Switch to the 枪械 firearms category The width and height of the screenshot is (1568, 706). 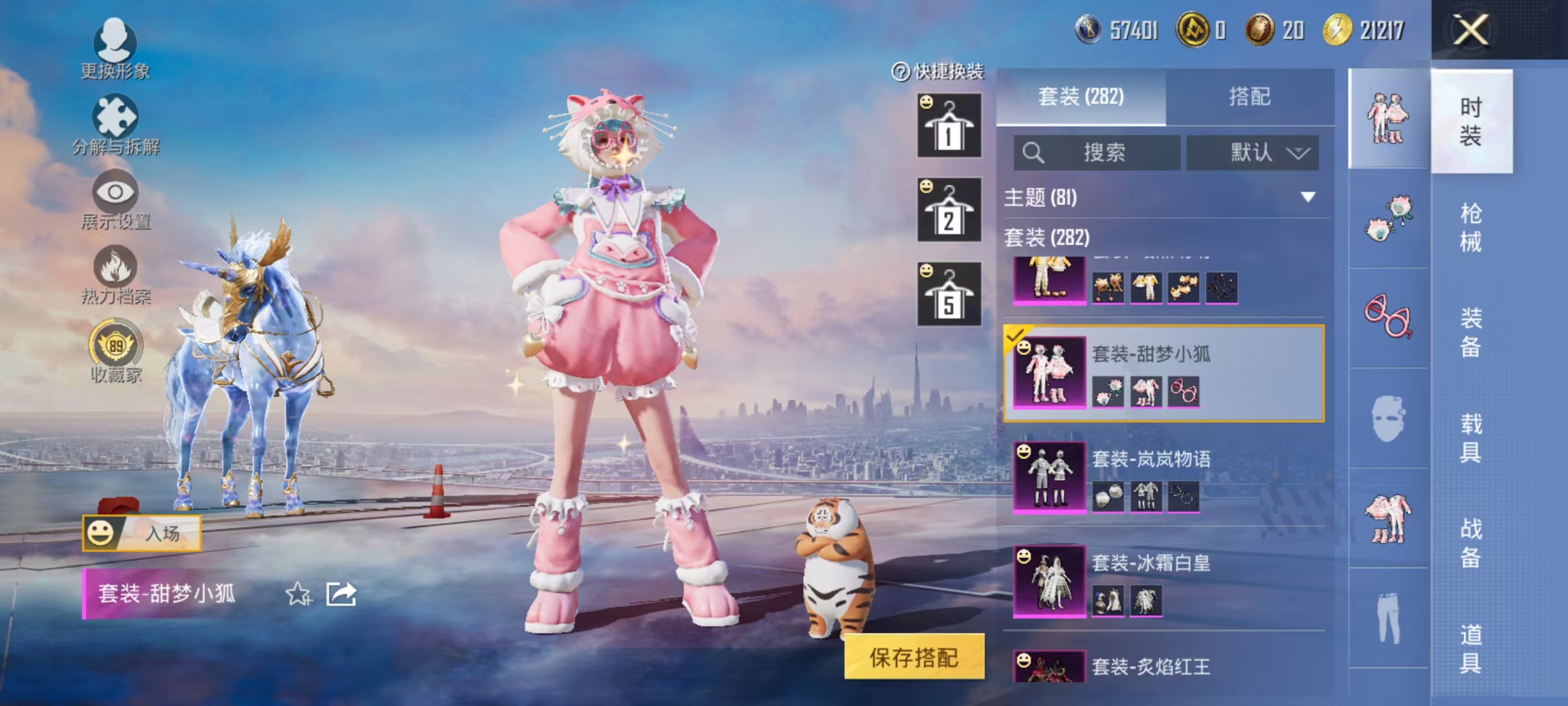1470,227
